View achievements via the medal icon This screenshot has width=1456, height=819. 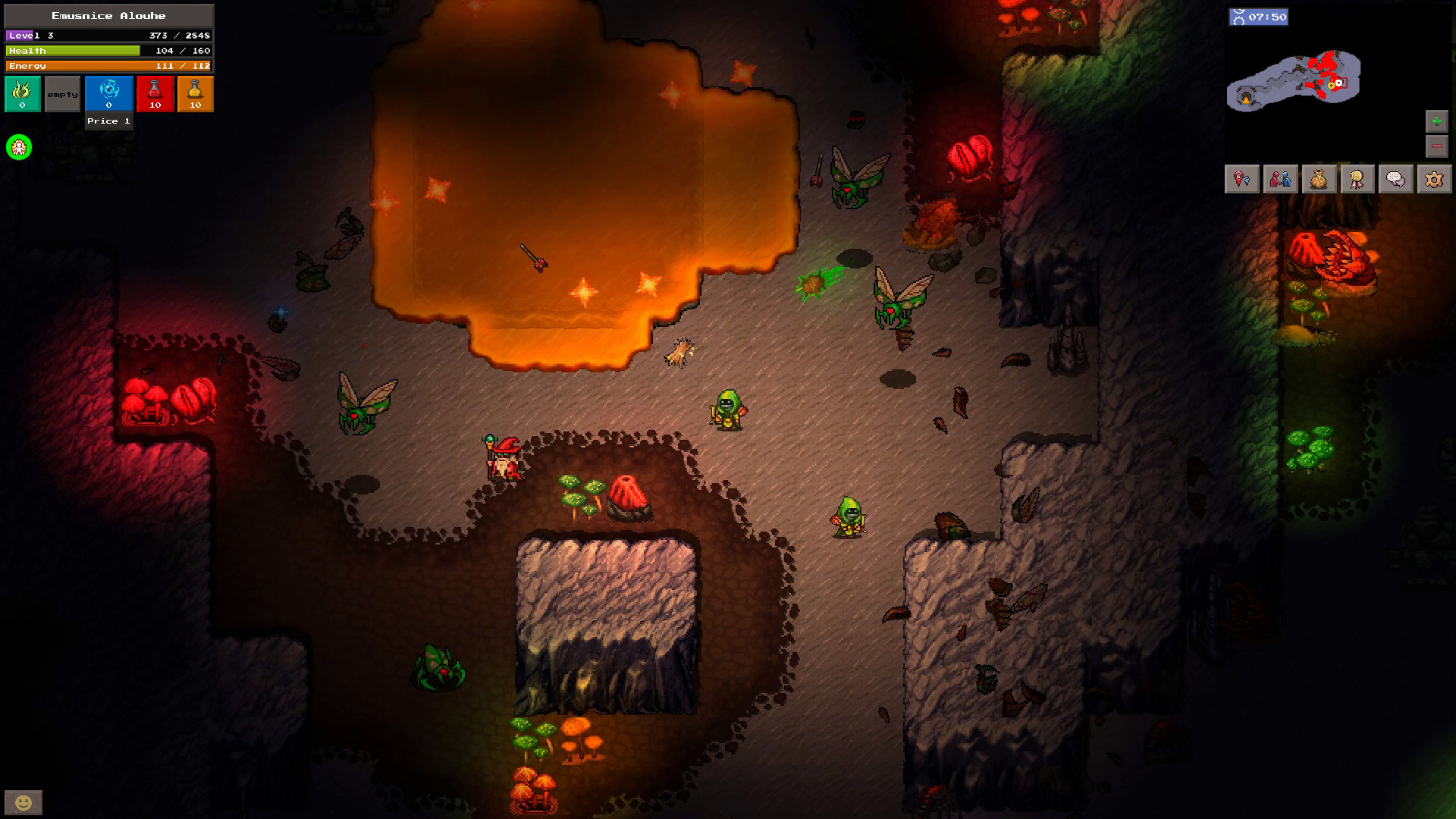tap(1356, 179)
